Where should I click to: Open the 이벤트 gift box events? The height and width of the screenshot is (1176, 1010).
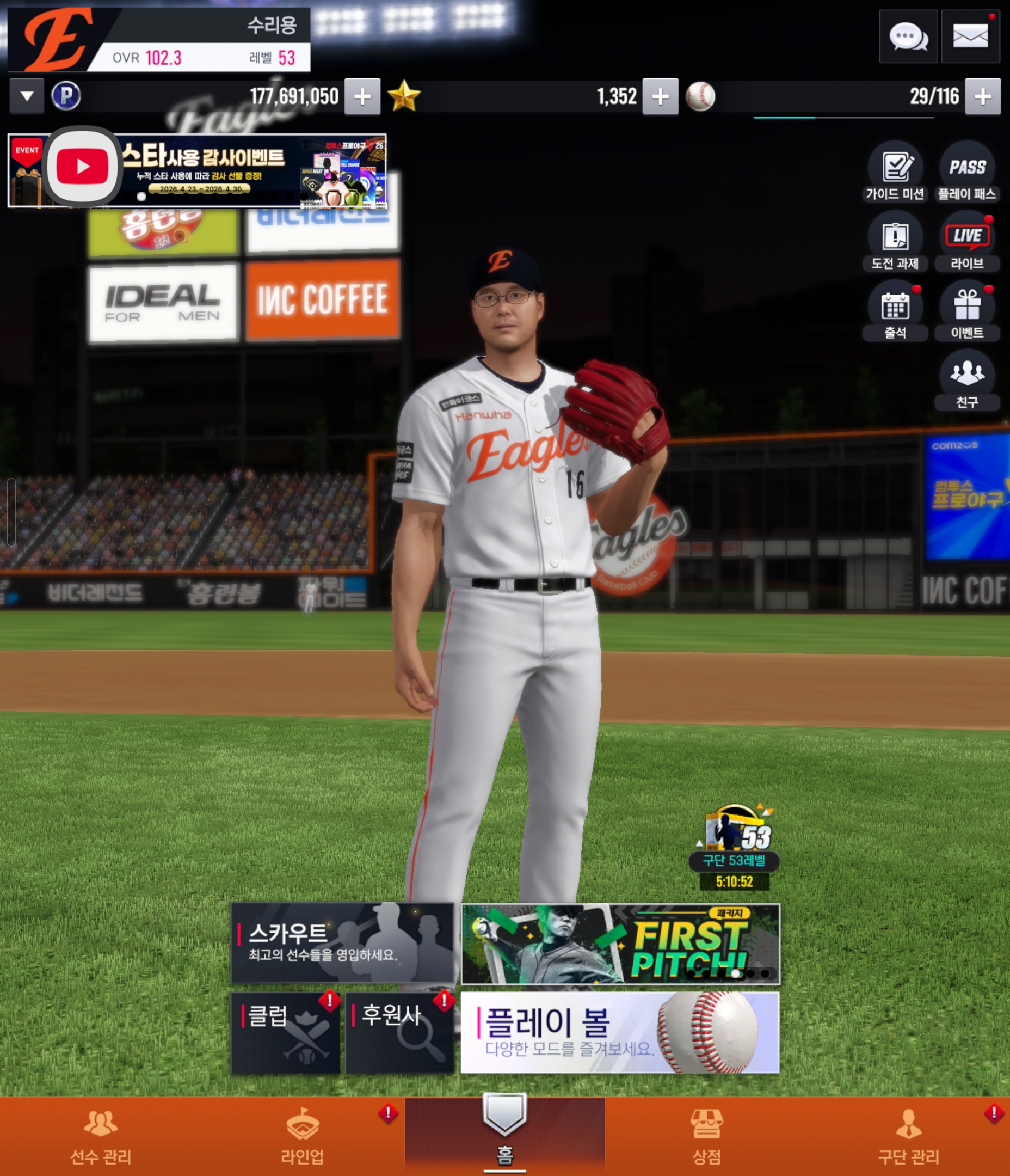click(967, 311)
